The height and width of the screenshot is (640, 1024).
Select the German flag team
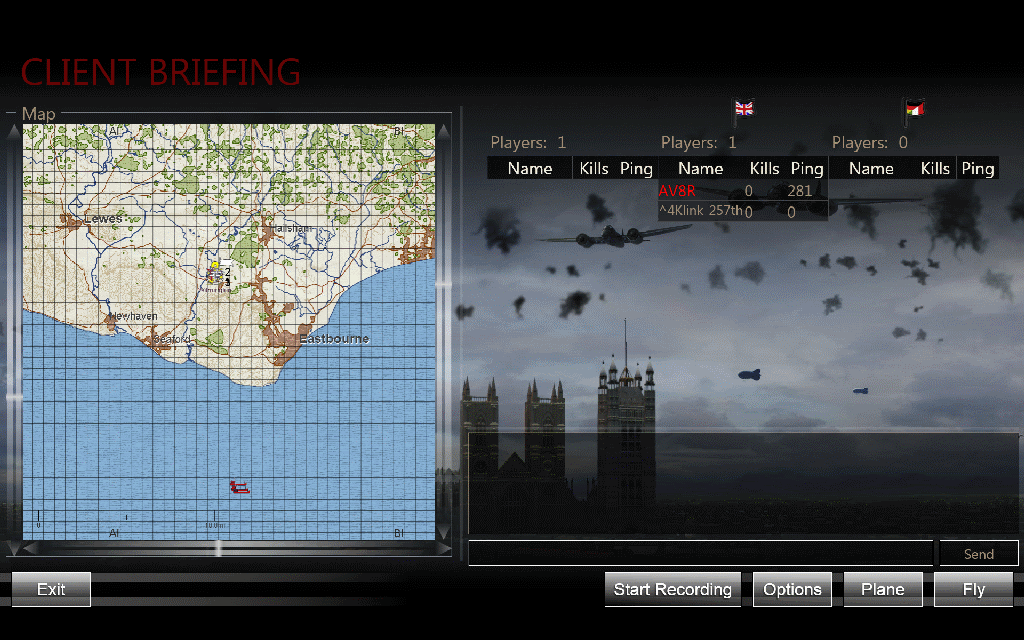[x=914, y=108]
